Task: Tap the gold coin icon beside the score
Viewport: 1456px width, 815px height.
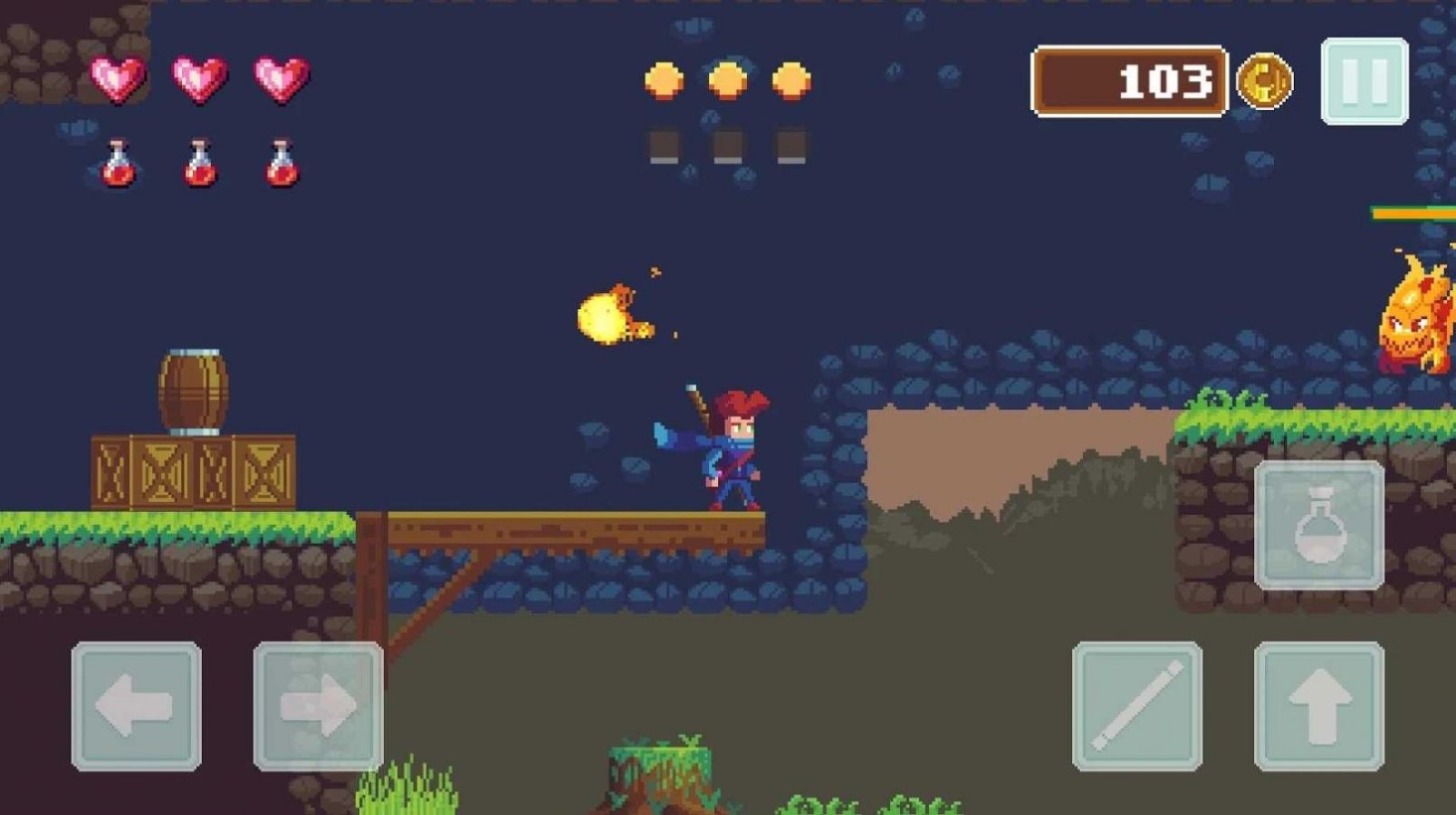Action: coord(1265,81)
